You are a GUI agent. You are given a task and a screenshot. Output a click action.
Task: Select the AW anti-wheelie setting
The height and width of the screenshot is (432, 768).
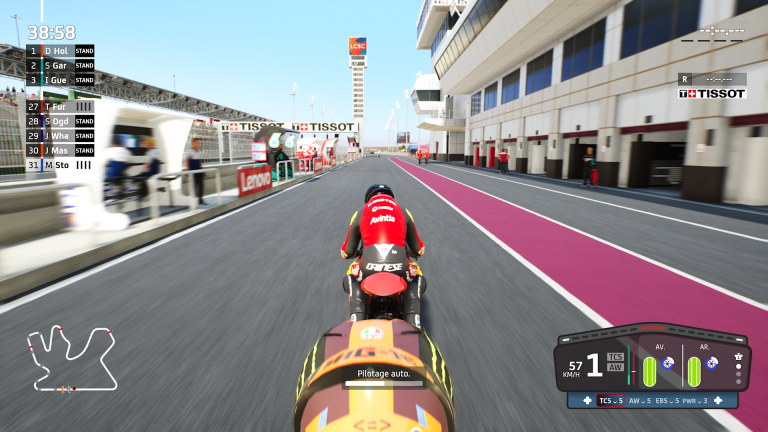coord(639,400)
